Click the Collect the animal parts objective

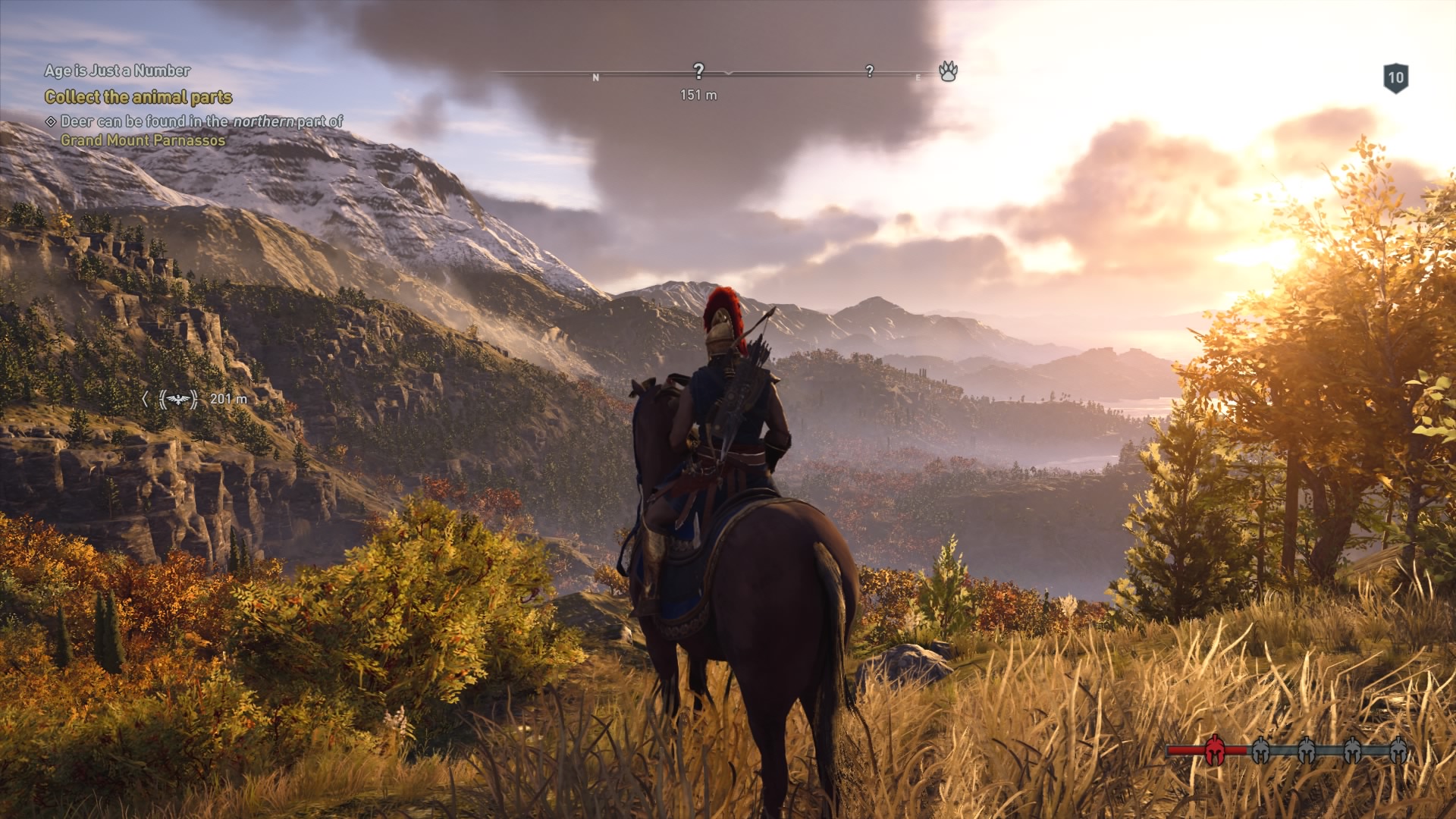click(x=138, y=97)
